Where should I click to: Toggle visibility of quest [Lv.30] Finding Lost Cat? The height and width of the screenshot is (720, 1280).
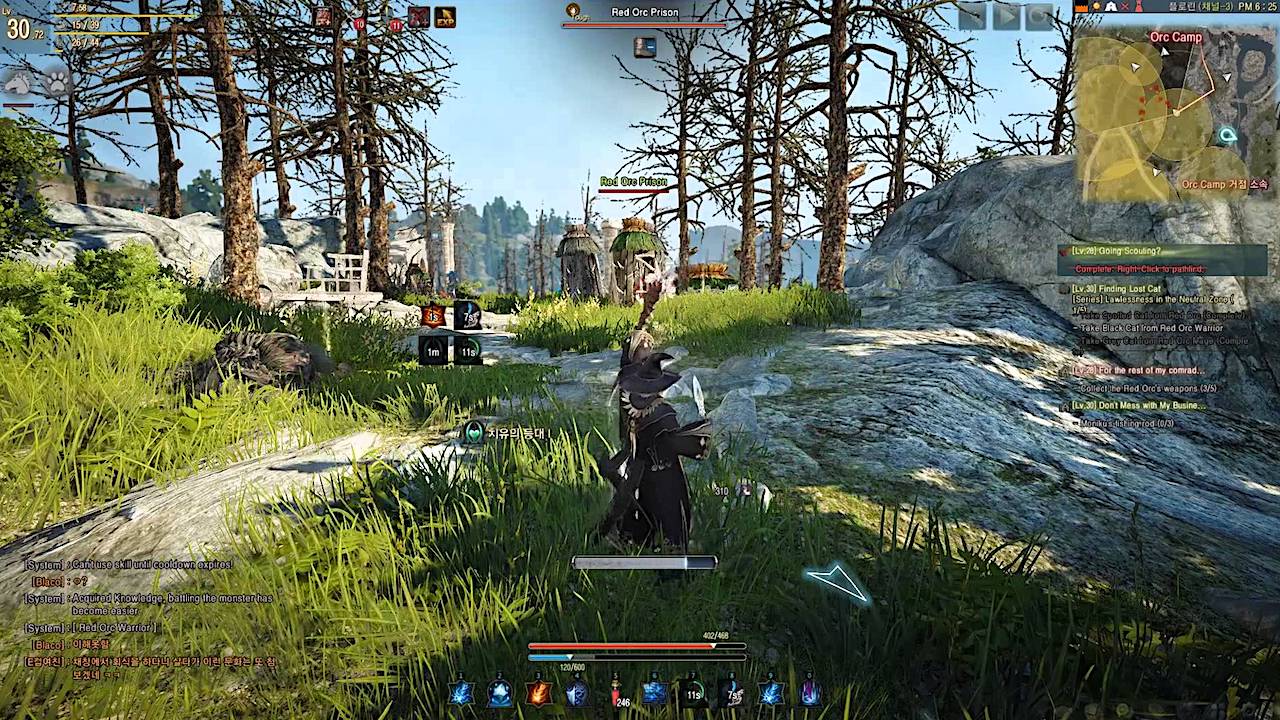tap(1117, 290)
